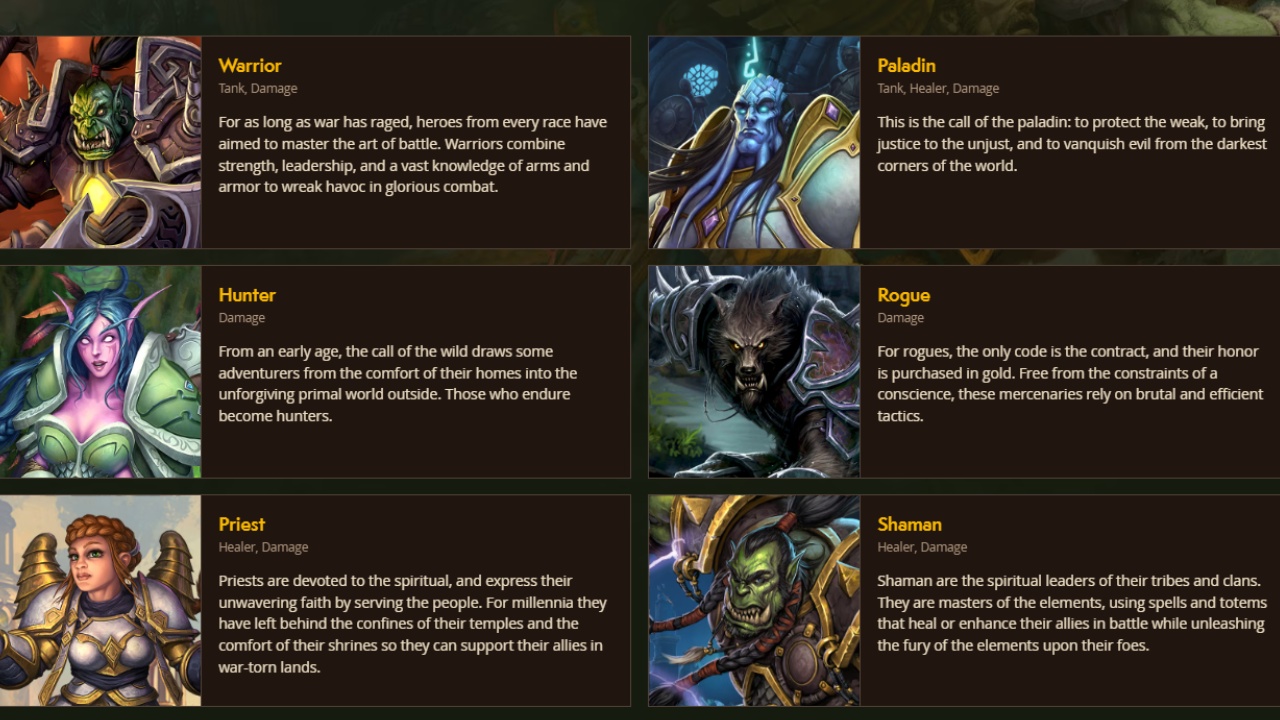This screenshot has width=1280, height=720.
Task: Select the Hunter night elf portrait
Action: [100, 372]
